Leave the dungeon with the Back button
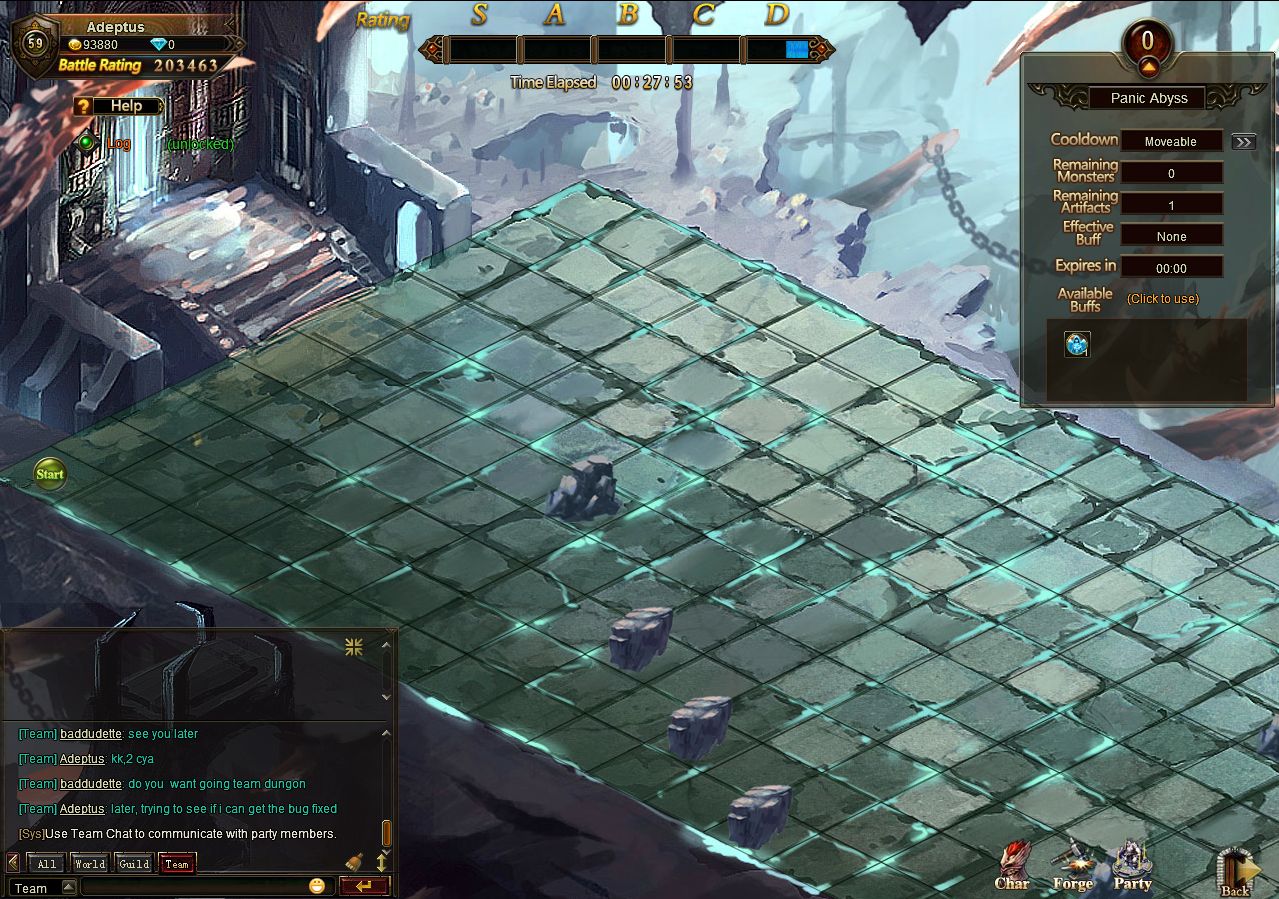 pos(1235,872)
